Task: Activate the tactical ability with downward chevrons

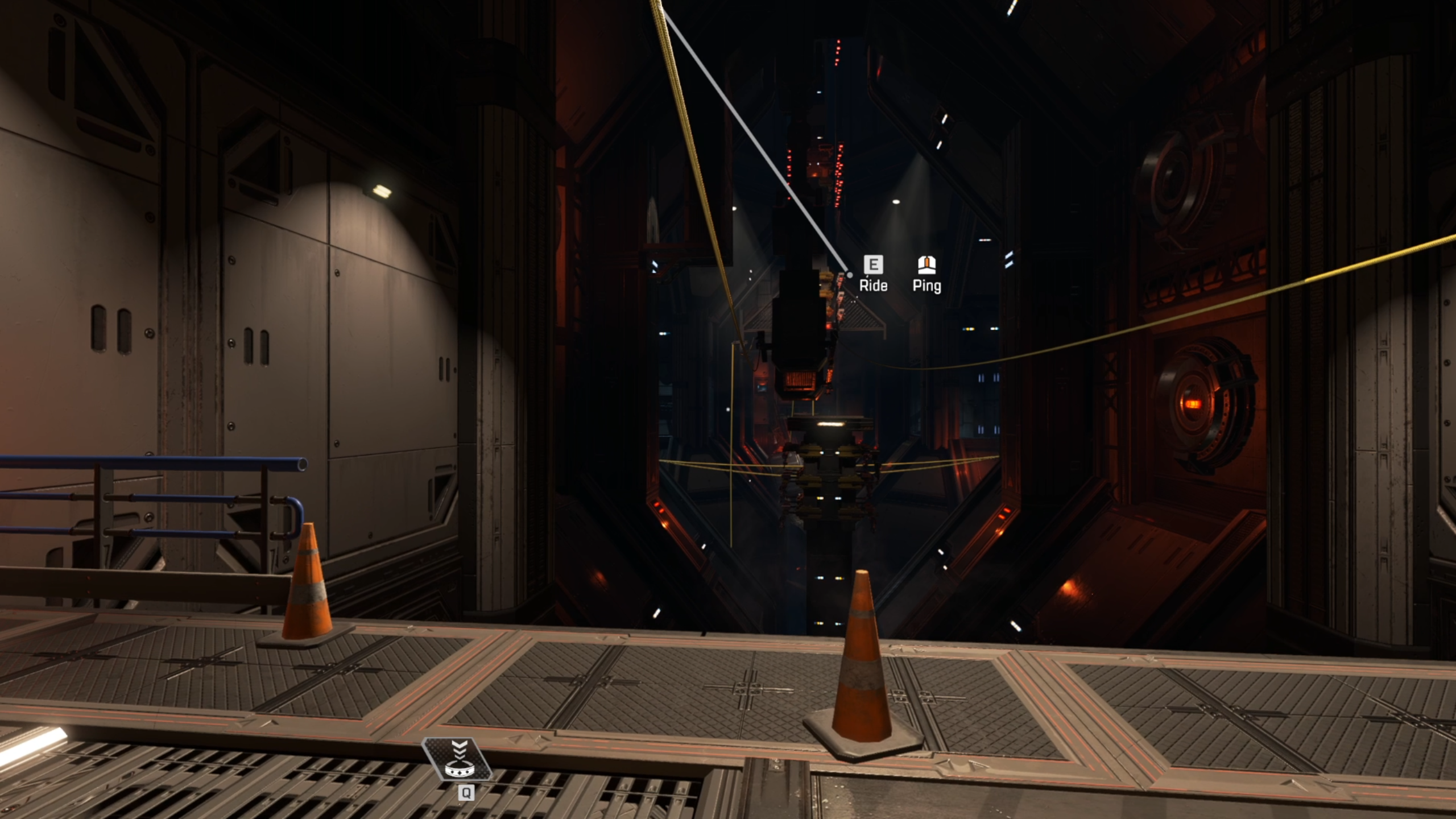Action: coord(458,760)
